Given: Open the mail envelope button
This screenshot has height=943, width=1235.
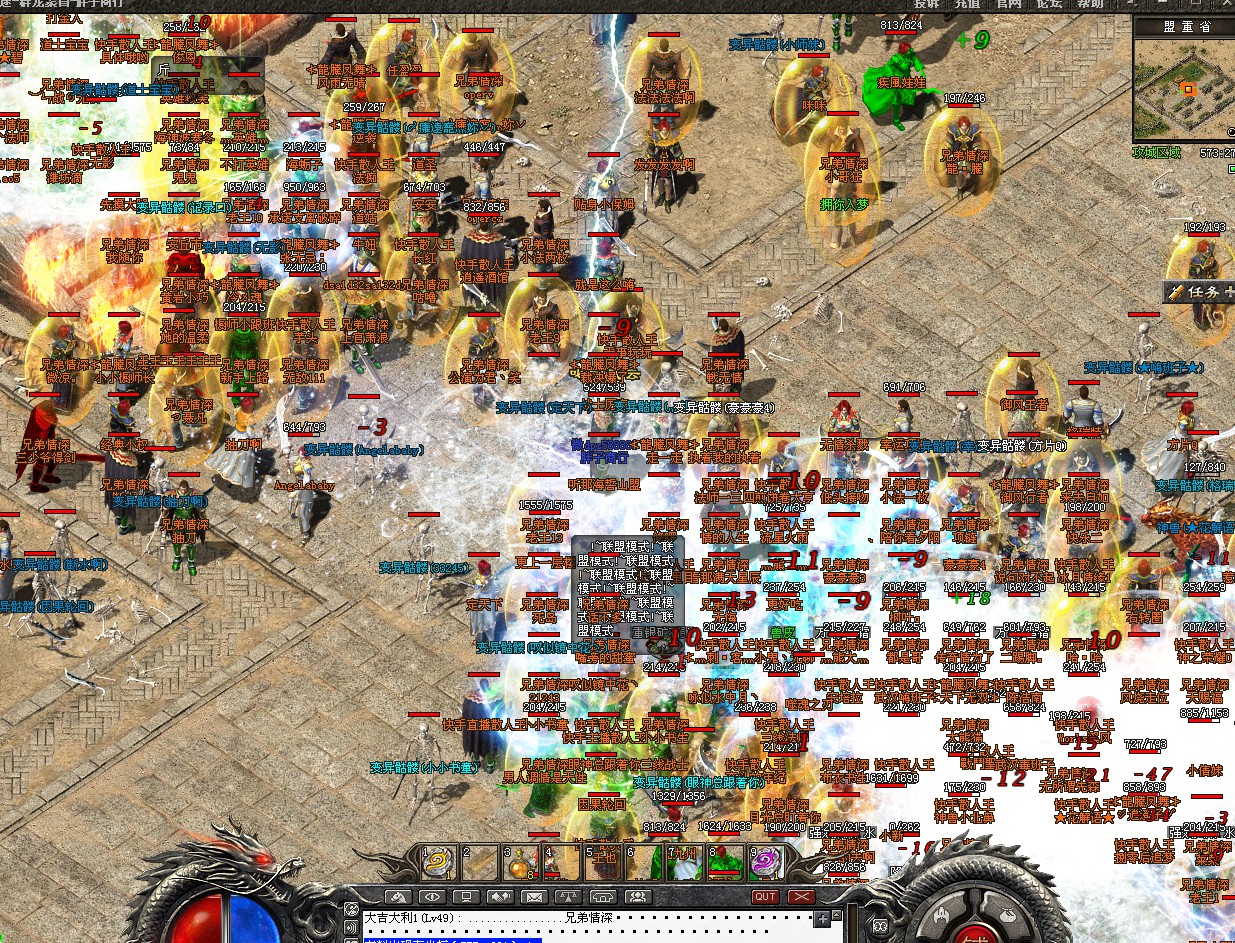Looking at the screenshot, I should 533,897.
